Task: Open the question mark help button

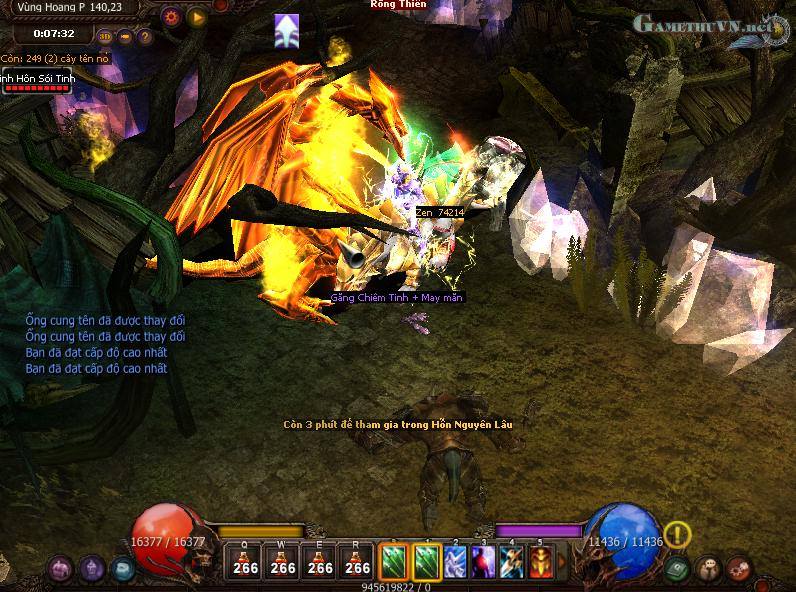Action: click(x=145, y=37)
